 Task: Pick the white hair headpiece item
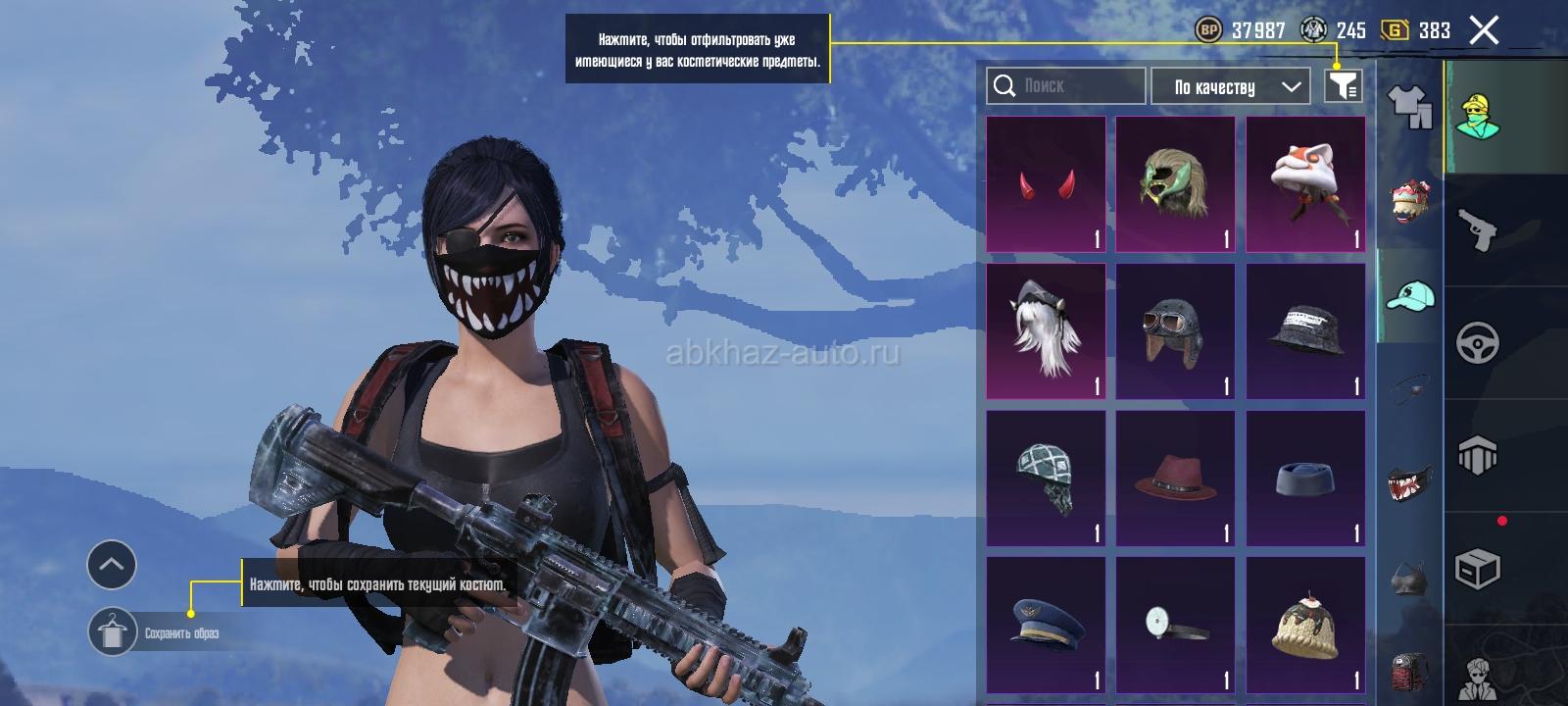1046,331
